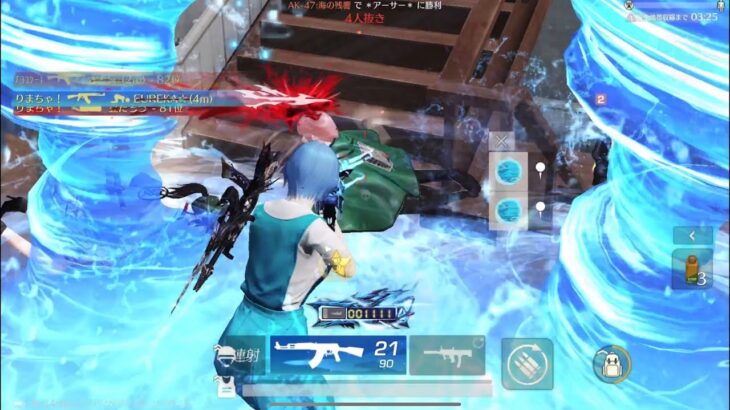This screenshot has width=730, height=410.
Task: Expand the consumables list arrow
Action: point(692,235)
